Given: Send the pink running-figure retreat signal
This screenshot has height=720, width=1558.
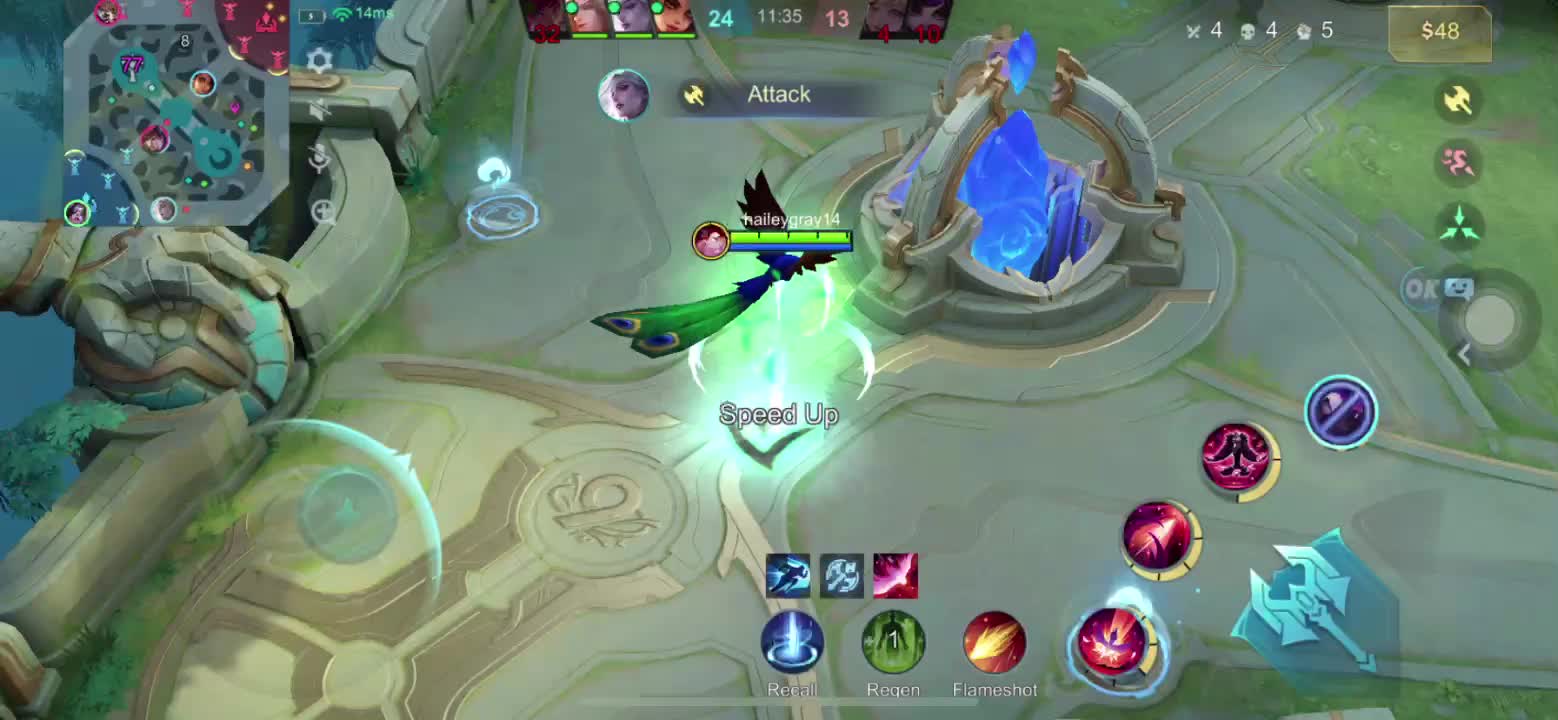Looking at the screenshot, I should coord(1458,161).
